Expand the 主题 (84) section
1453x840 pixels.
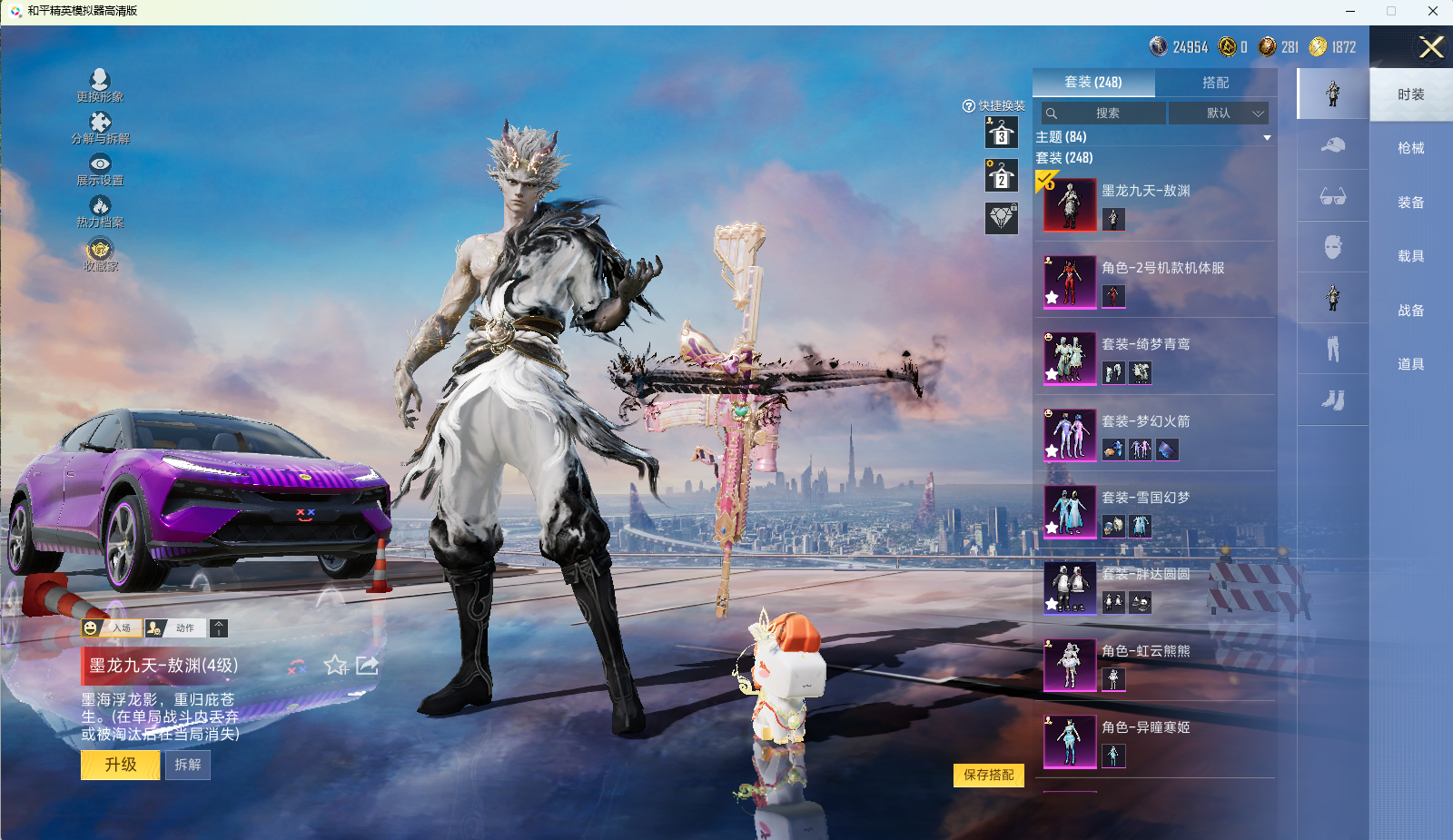[1266, 138]
